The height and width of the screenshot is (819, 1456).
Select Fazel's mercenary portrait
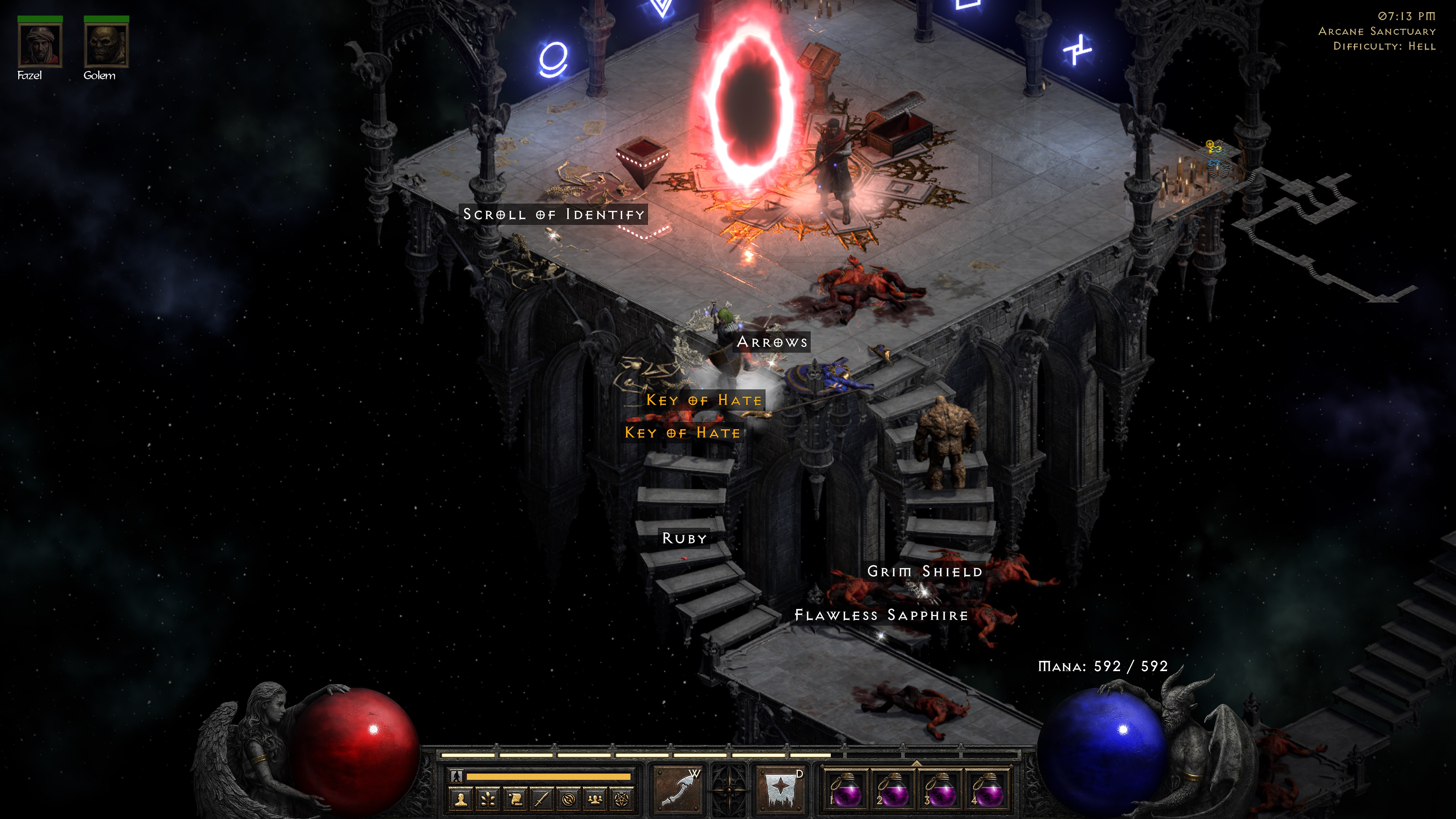[x=39, y=46]
